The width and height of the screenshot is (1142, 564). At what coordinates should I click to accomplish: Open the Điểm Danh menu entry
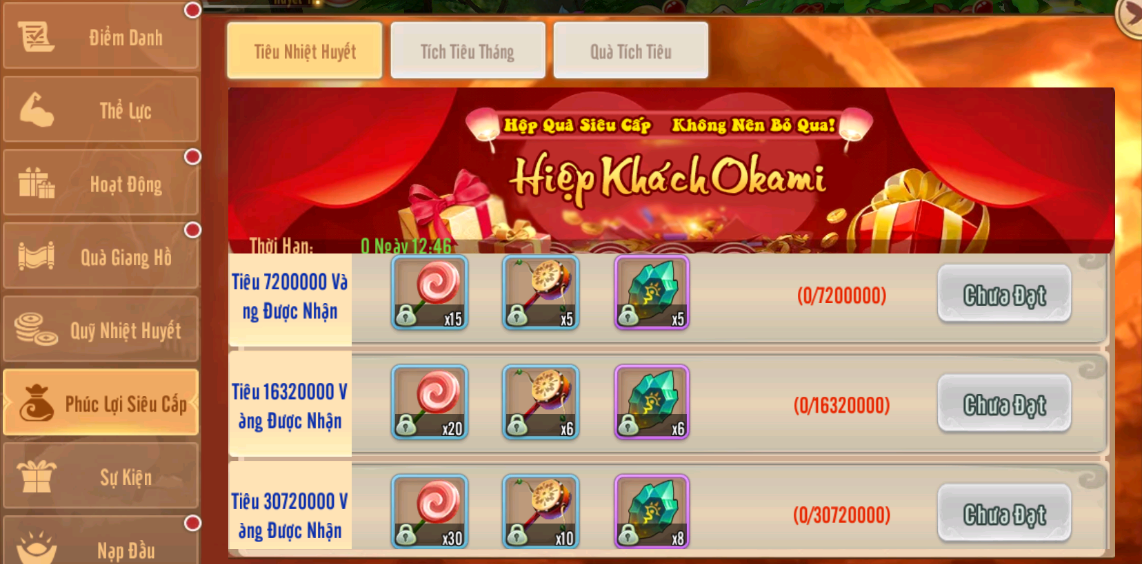[100, 37]
